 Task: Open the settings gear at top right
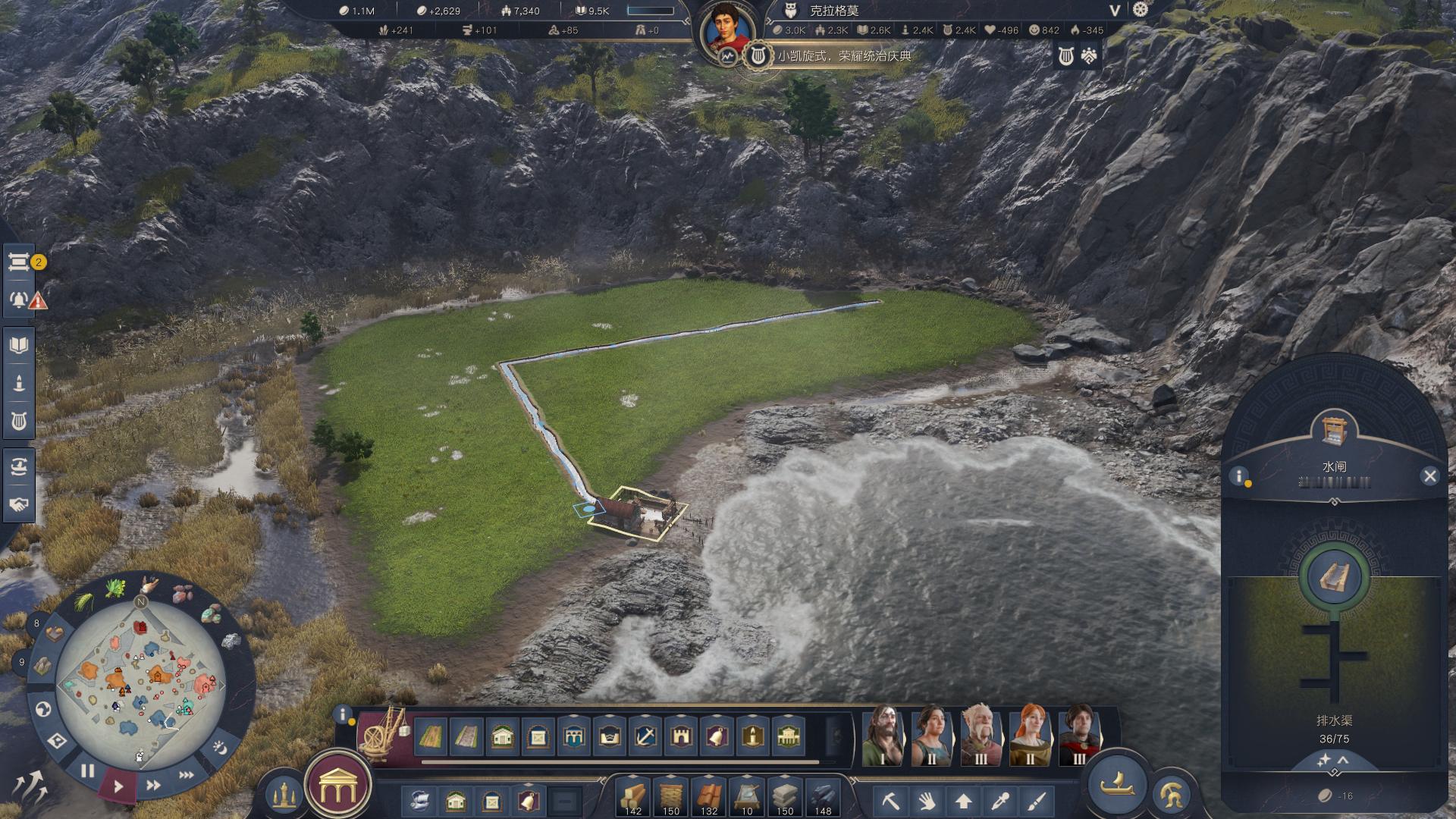click(x=1141, y=10)
